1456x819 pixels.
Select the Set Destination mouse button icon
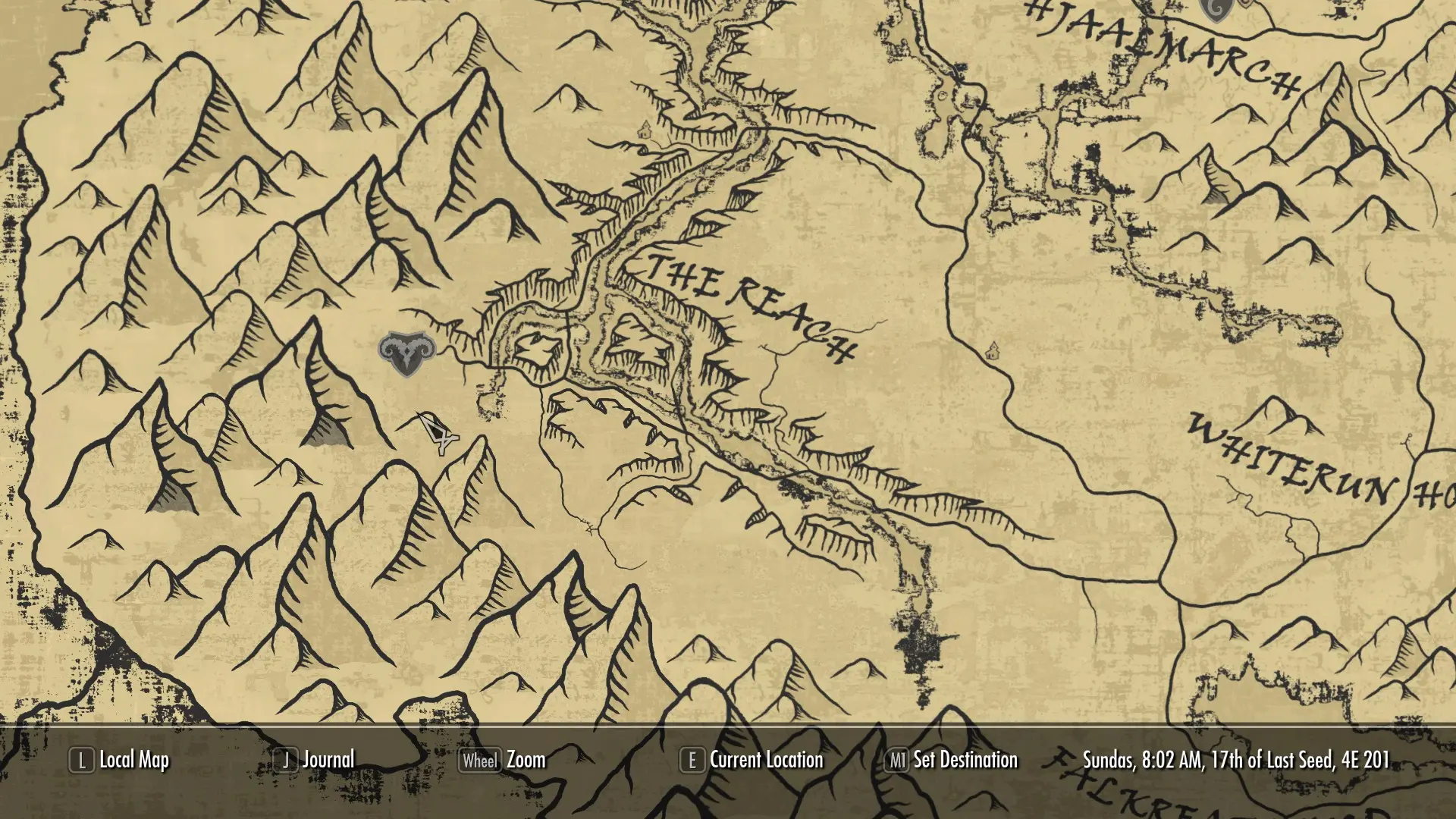899,759
